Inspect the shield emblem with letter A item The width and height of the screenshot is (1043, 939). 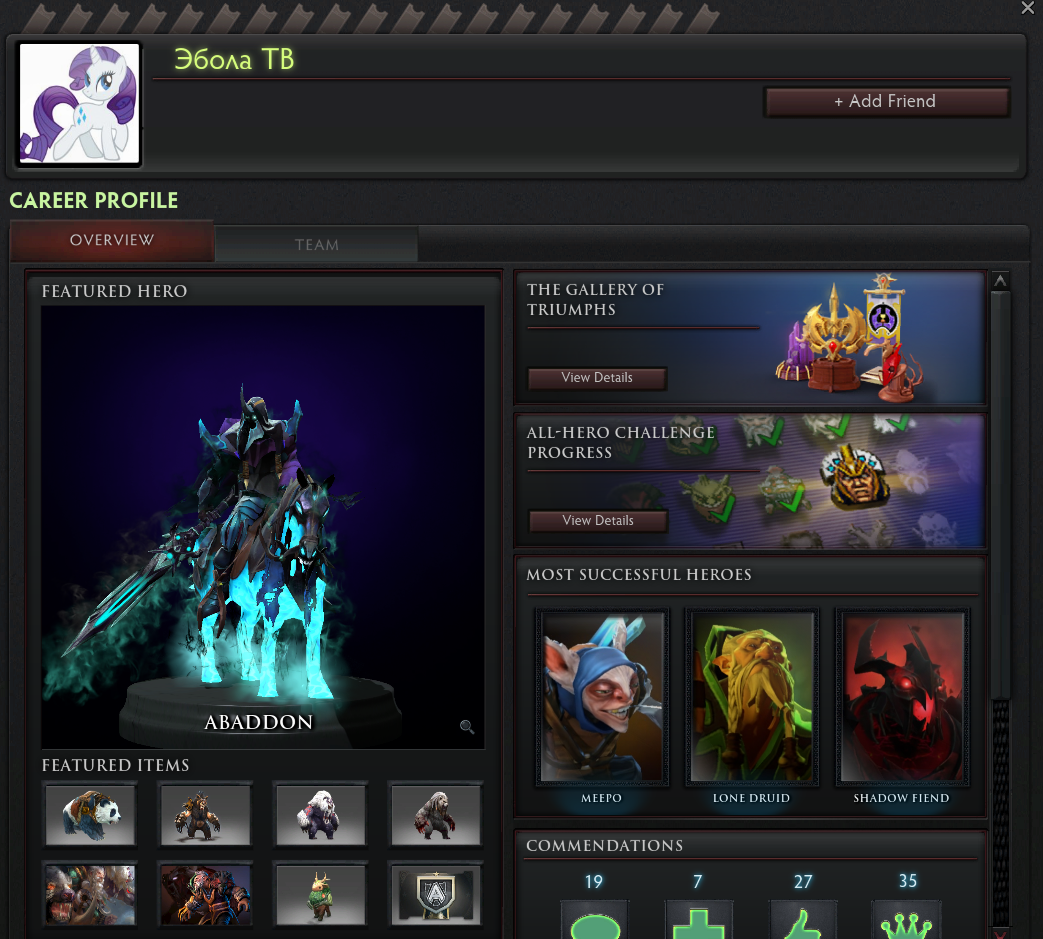[x=435, y=894]
